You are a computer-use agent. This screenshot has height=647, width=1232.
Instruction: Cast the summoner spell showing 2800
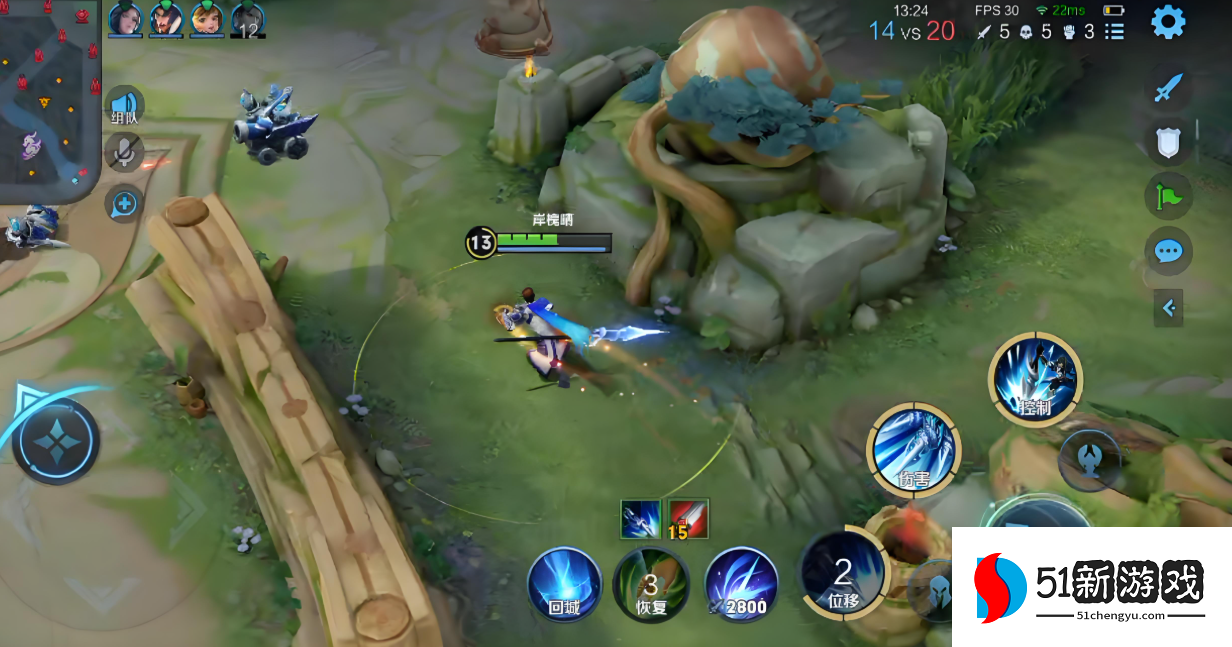point(741,585)
